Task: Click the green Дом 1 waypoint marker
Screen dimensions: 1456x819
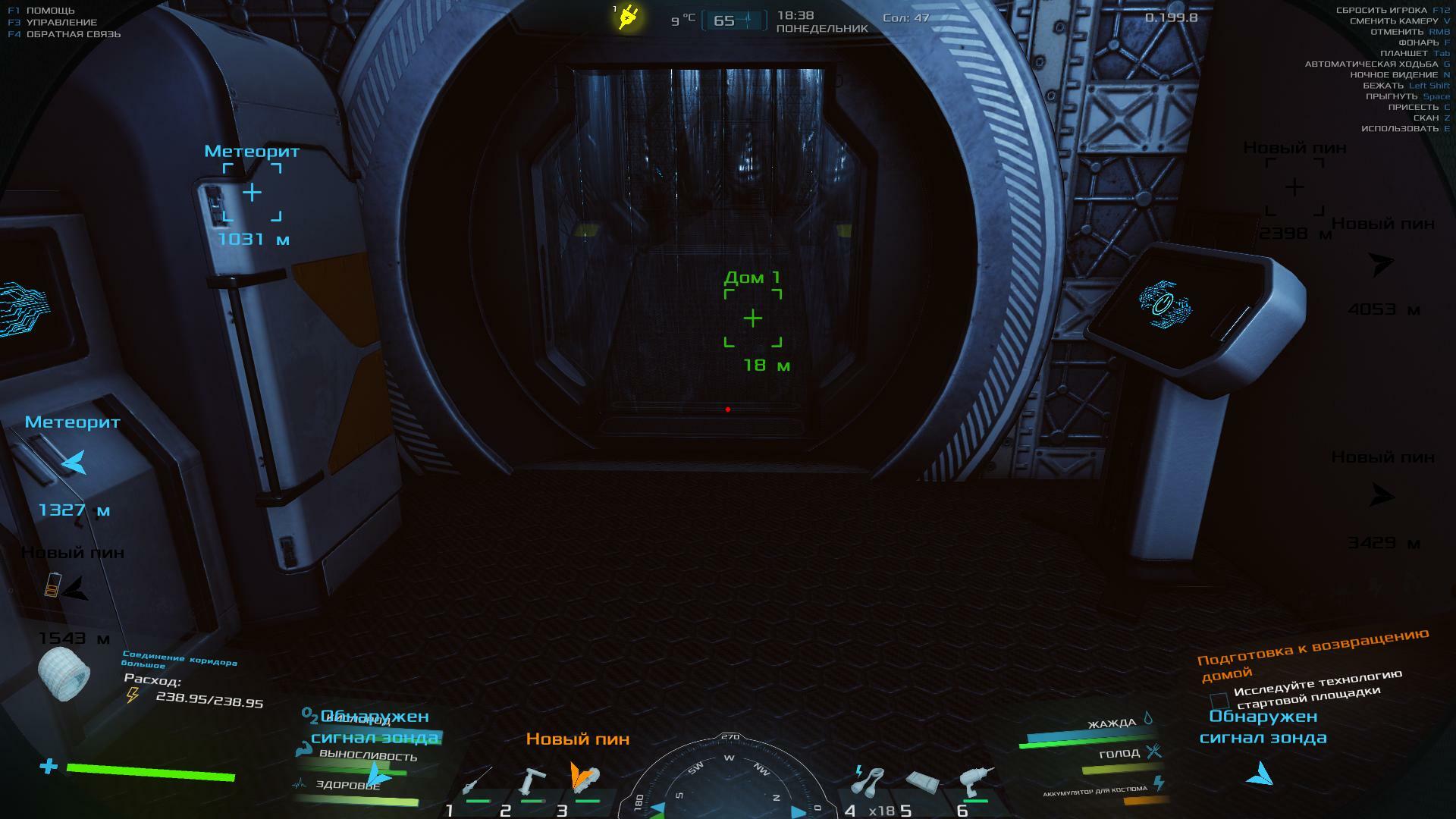Action: click(x=752, y=318)
